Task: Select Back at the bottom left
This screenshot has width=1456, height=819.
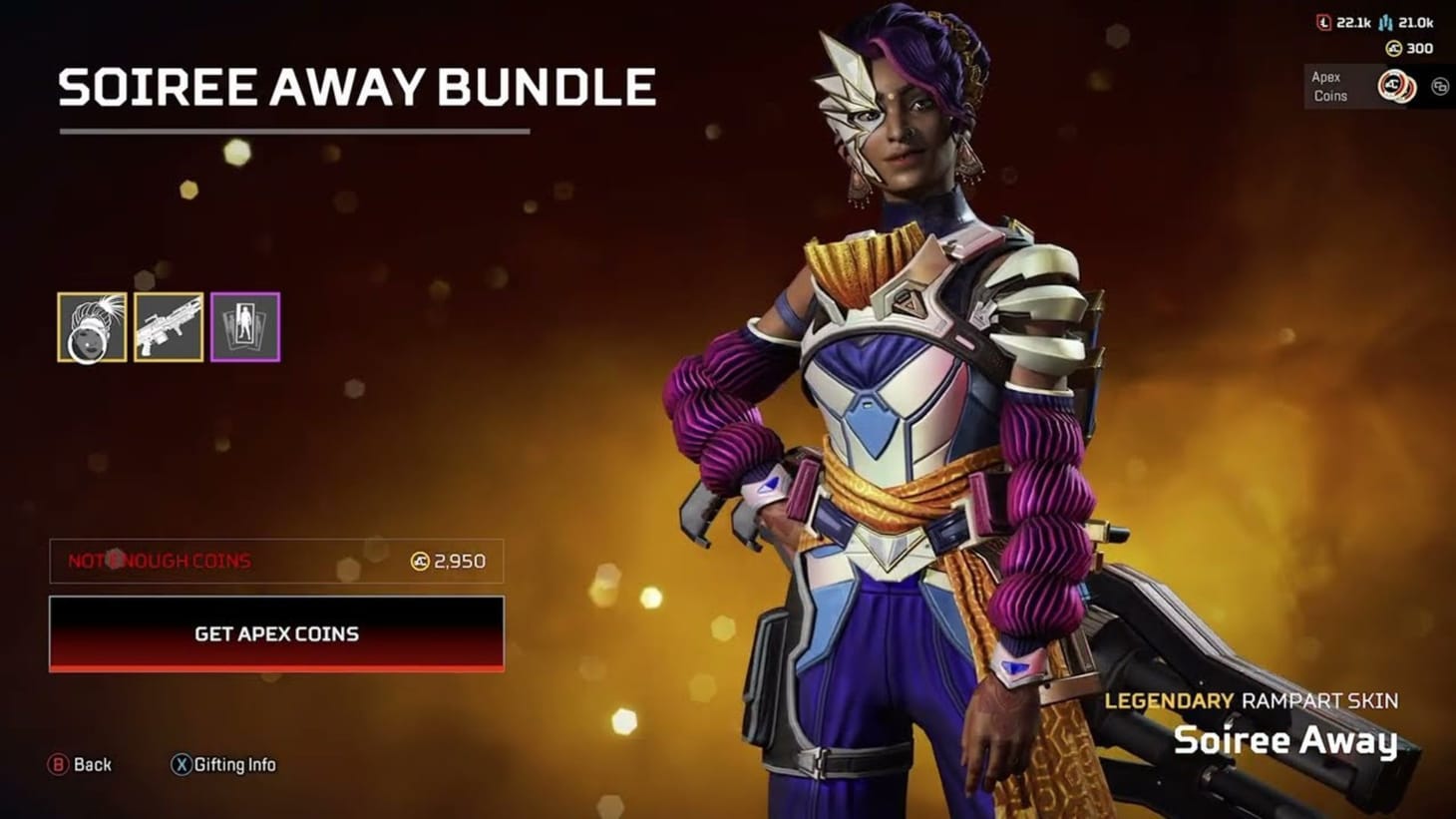Action: click(x=78, y=764)
